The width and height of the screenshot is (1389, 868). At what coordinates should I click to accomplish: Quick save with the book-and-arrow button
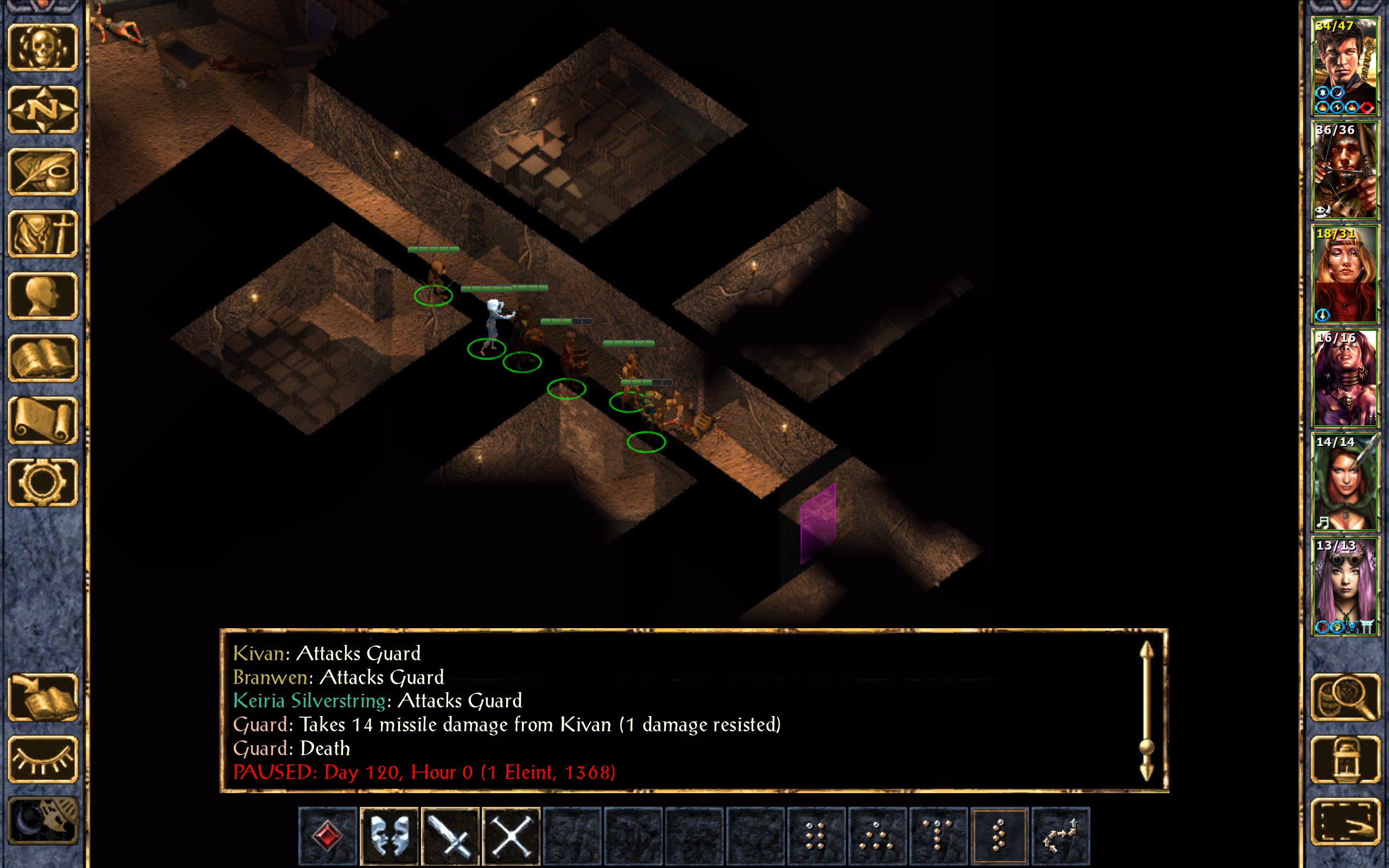pyautogui.click(x=42, y=697)
